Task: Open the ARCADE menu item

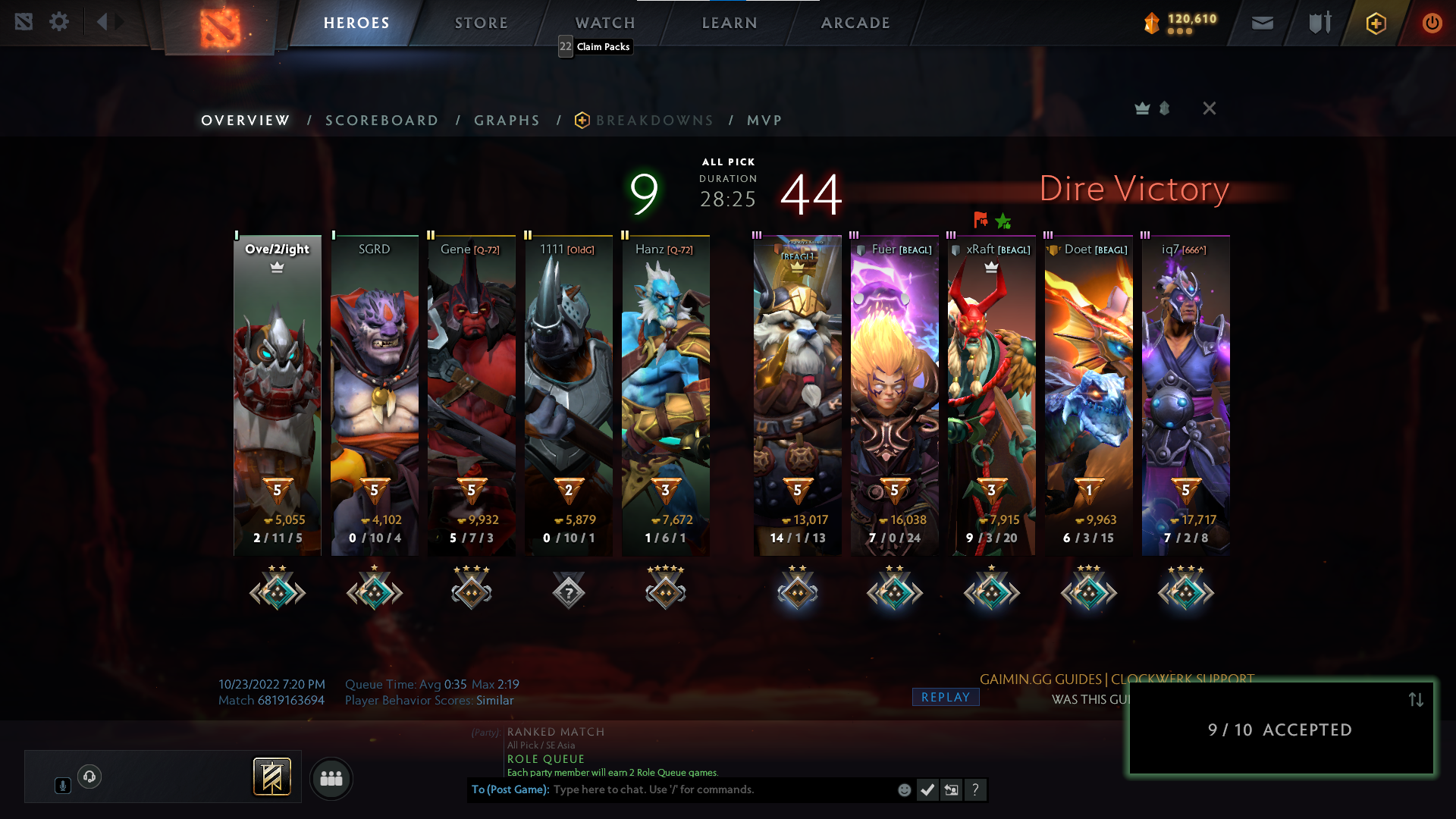Action: pos(855,22)
